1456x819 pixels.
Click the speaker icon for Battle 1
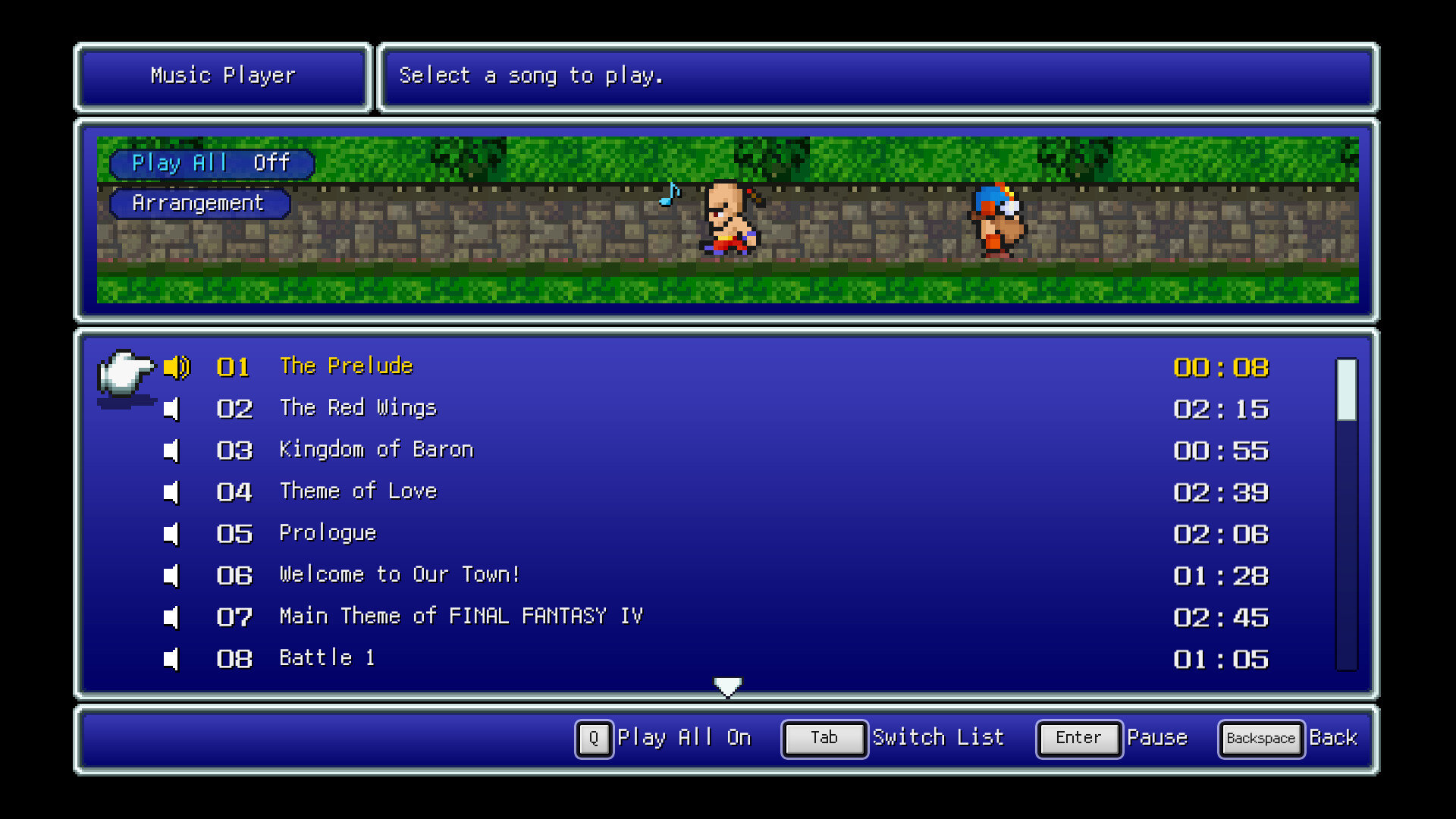click(x=172, y=659)
